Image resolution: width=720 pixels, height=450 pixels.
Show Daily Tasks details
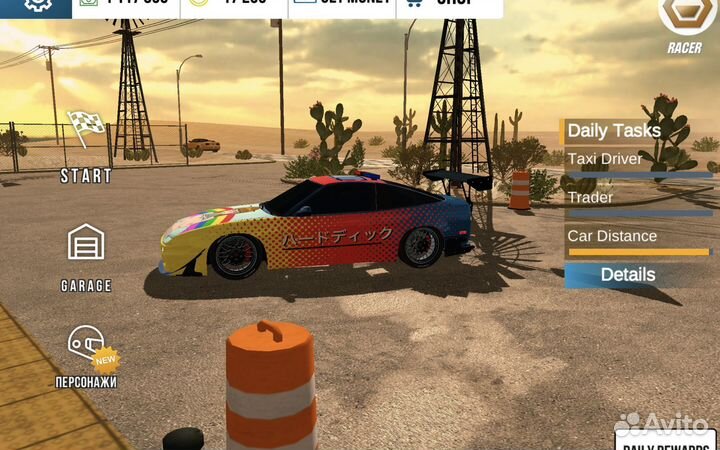[627, 274]
